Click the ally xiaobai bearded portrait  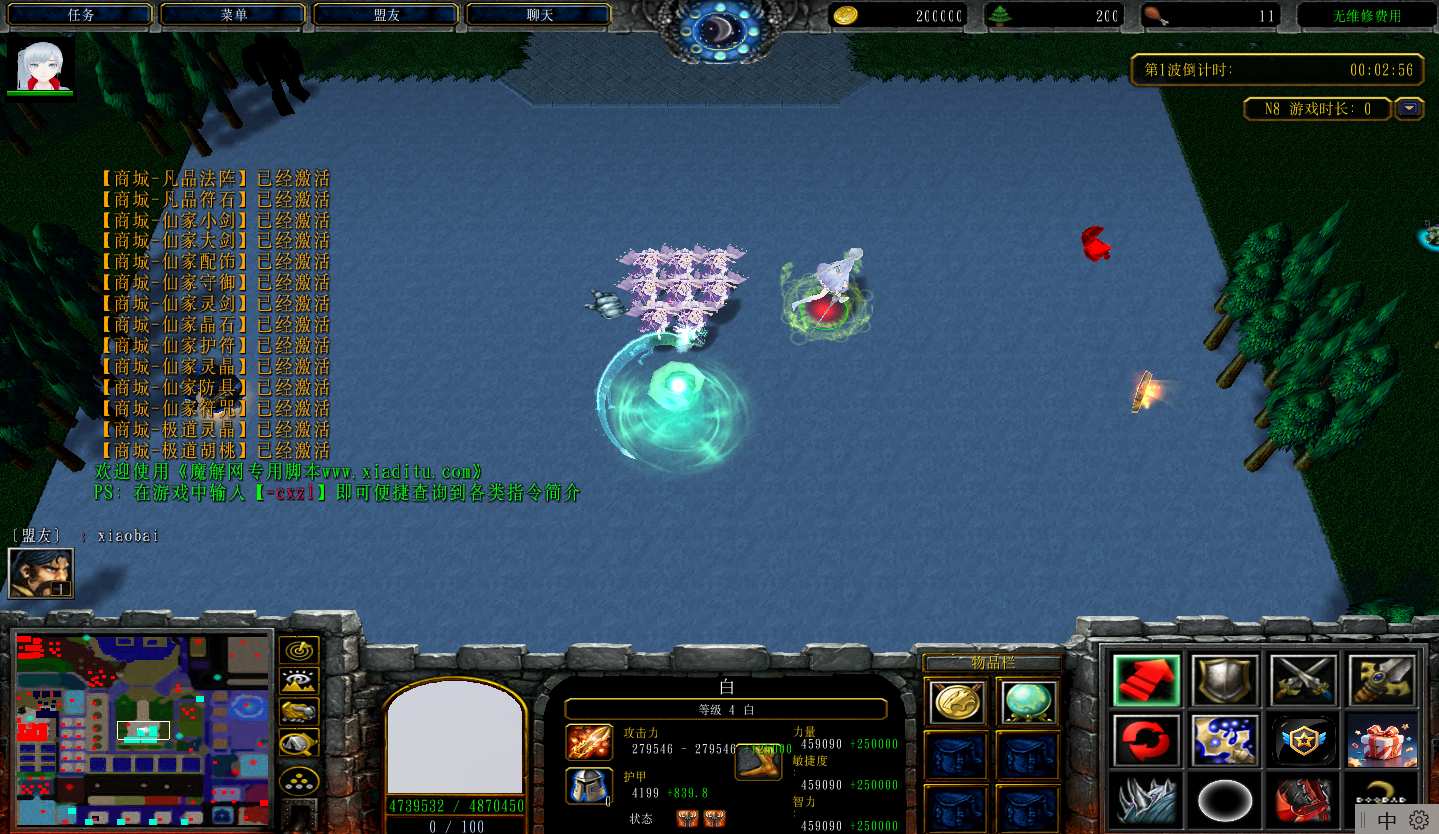(x=41, y=573)
